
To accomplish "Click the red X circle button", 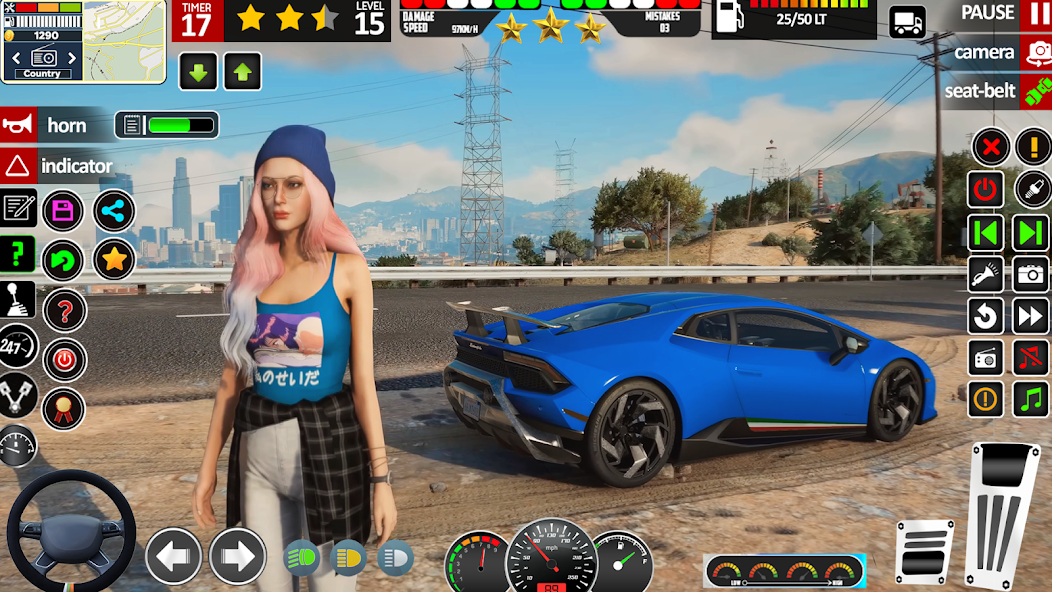I will click(x=990, y=148).
